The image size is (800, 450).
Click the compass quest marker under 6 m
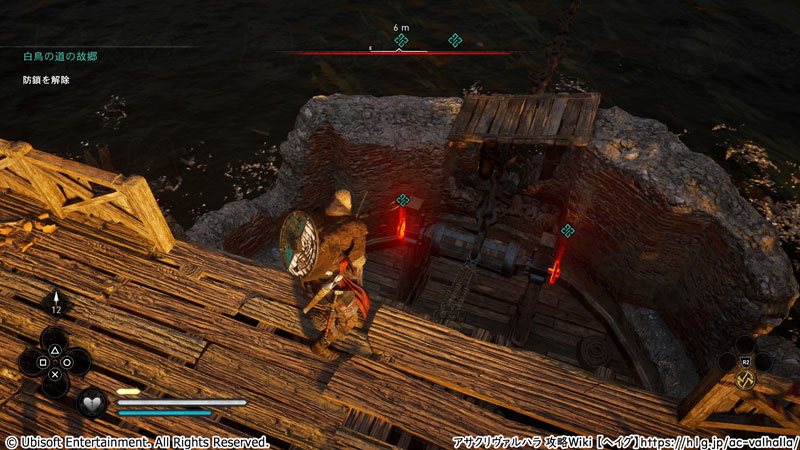click(x=402, y=40)
